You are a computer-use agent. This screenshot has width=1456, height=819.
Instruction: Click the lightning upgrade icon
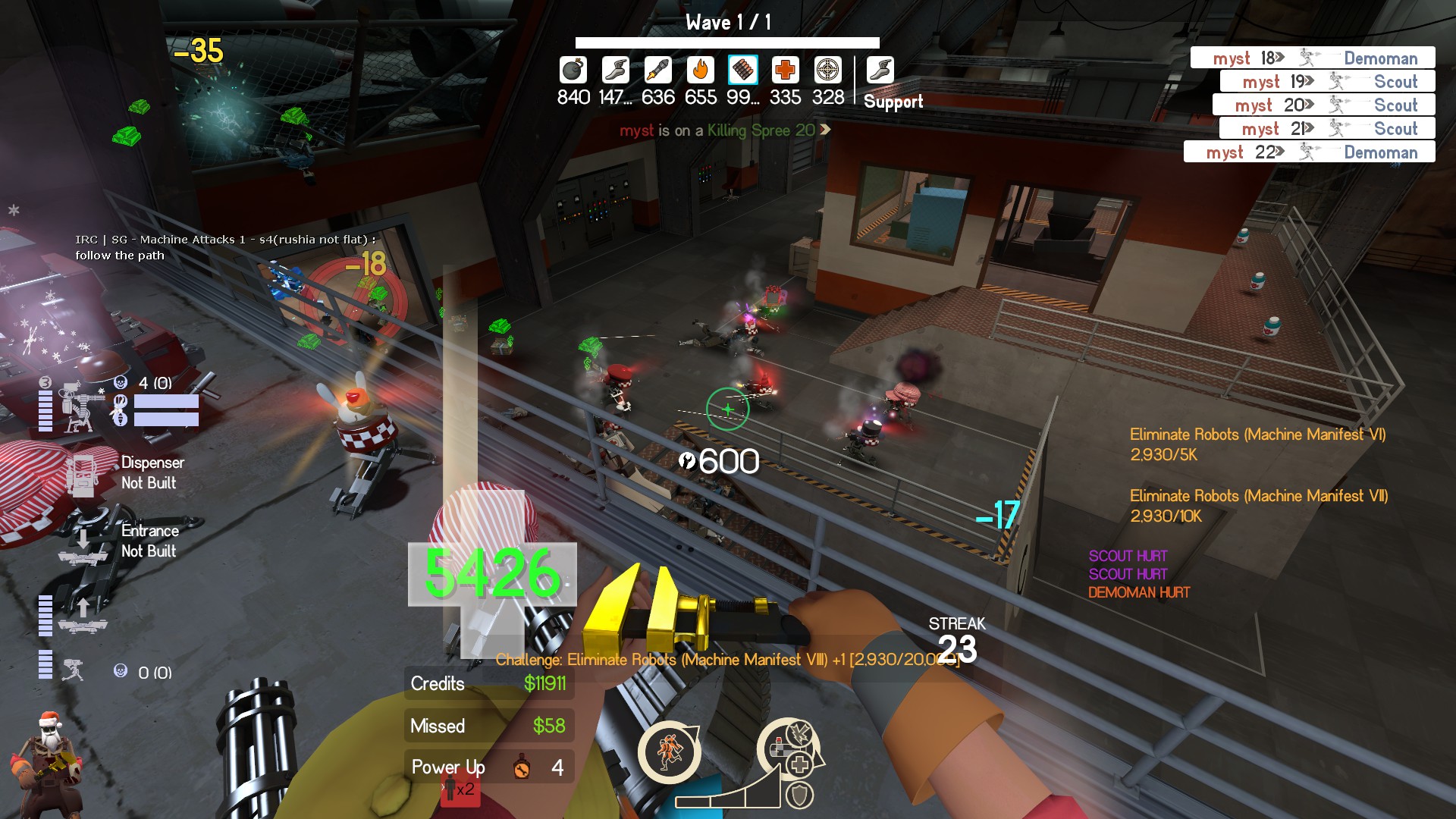coord(799,733)
